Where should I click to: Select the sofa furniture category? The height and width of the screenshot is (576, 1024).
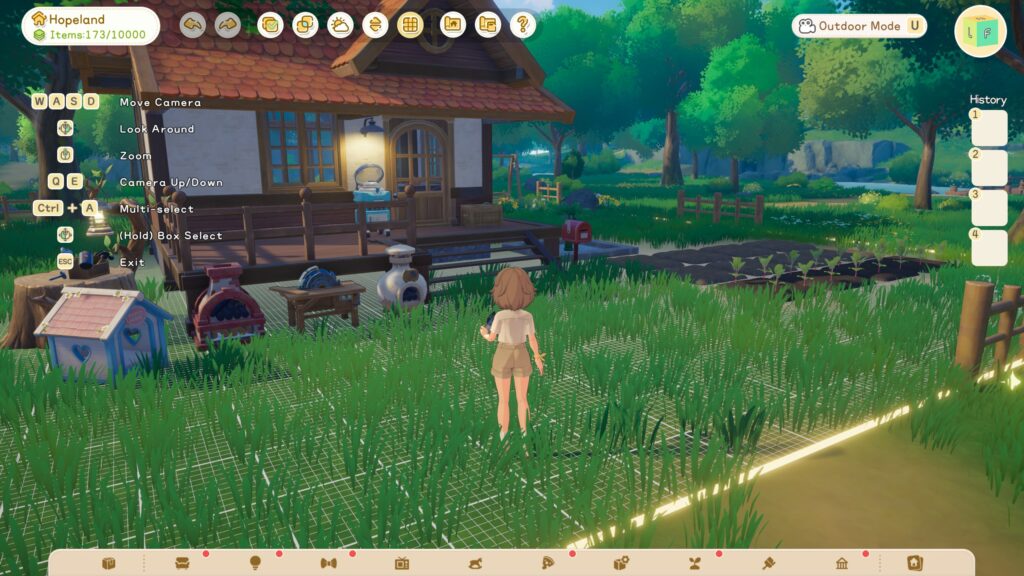[182, 563]
